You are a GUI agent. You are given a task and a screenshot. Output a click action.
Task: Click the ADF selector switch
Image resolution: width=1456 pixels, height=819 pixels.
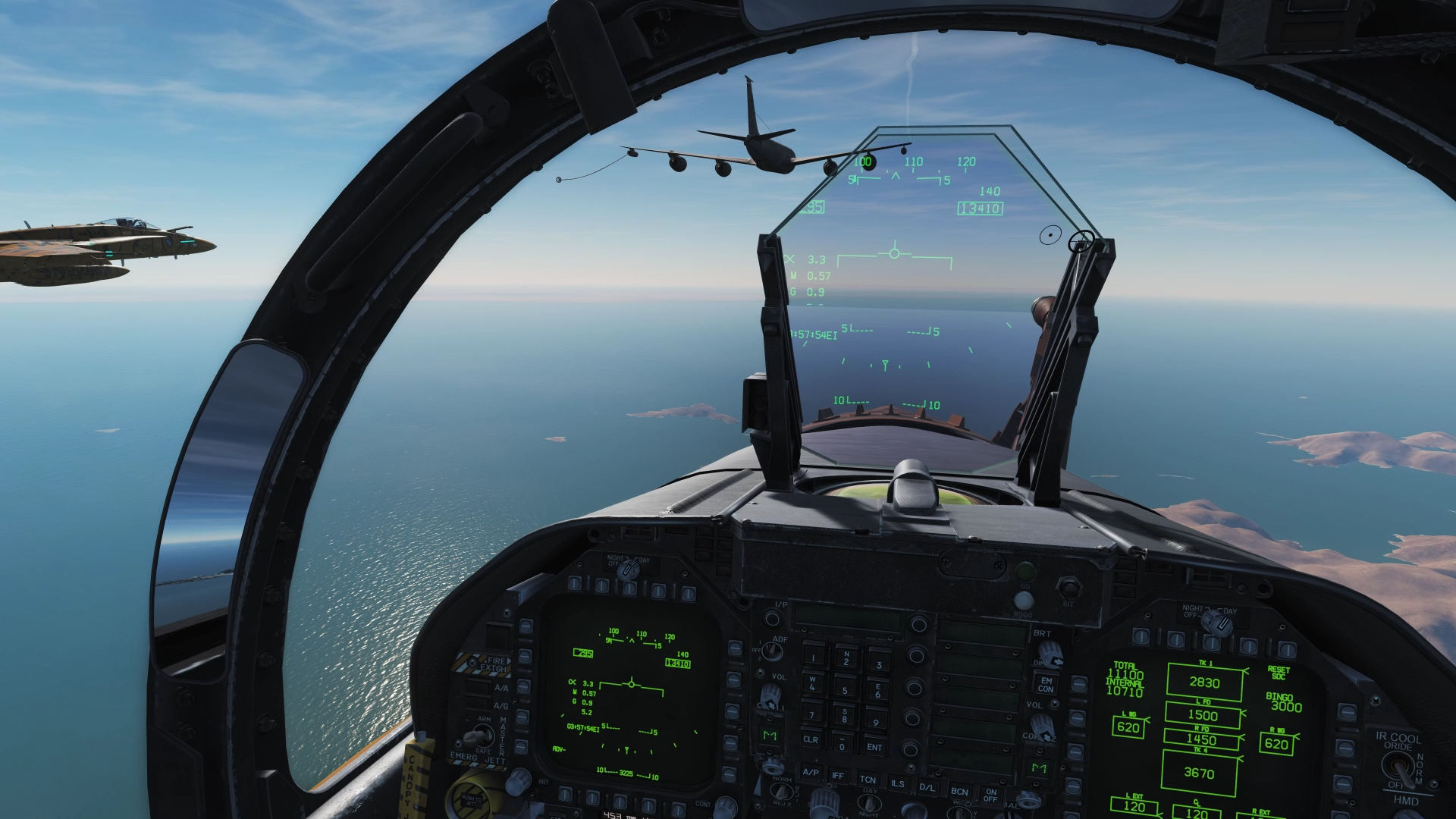[772, 651]
